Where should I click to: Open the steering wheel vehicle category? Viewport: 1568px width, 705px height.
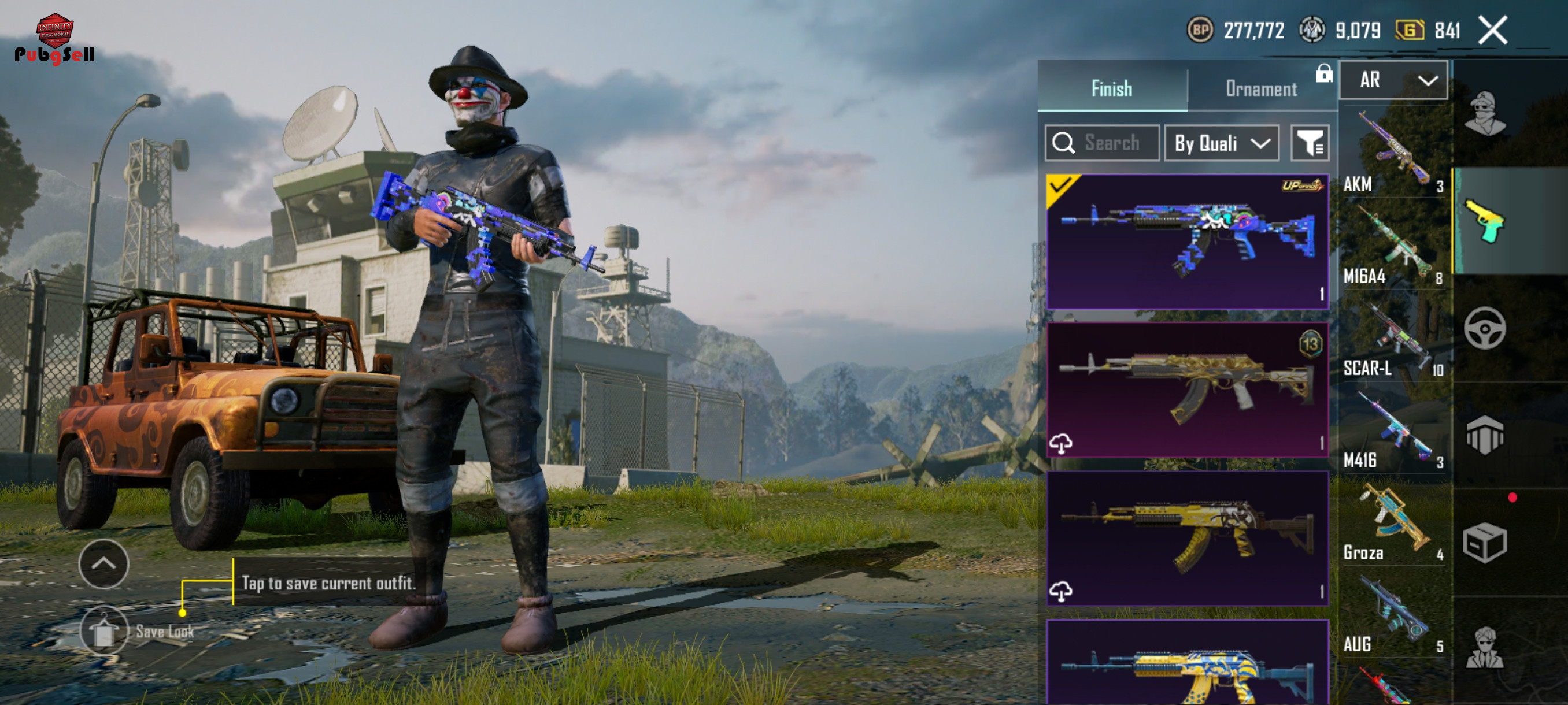coord(1485,328)
